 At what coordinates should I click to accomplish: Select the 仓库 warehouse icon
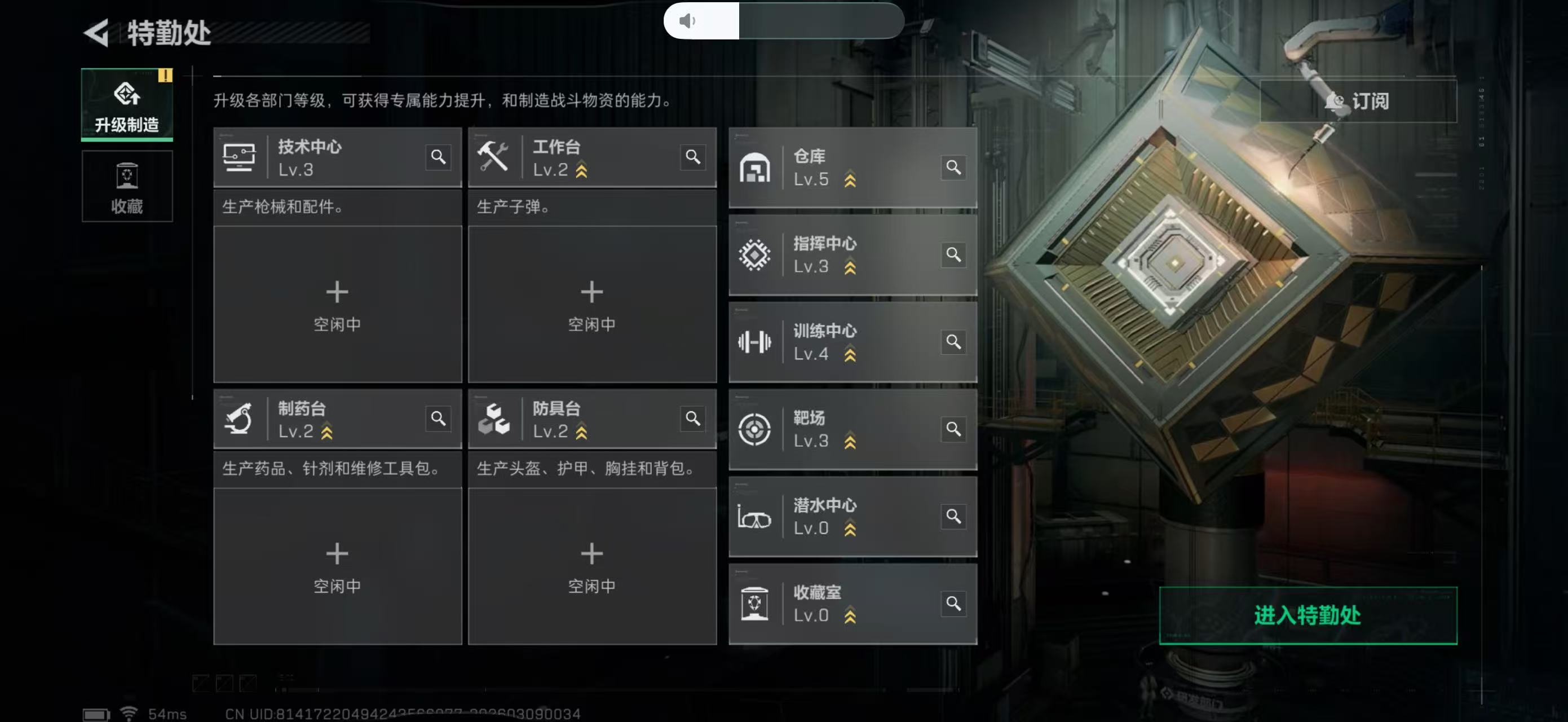pyautogui.click(x=755, y=167)
